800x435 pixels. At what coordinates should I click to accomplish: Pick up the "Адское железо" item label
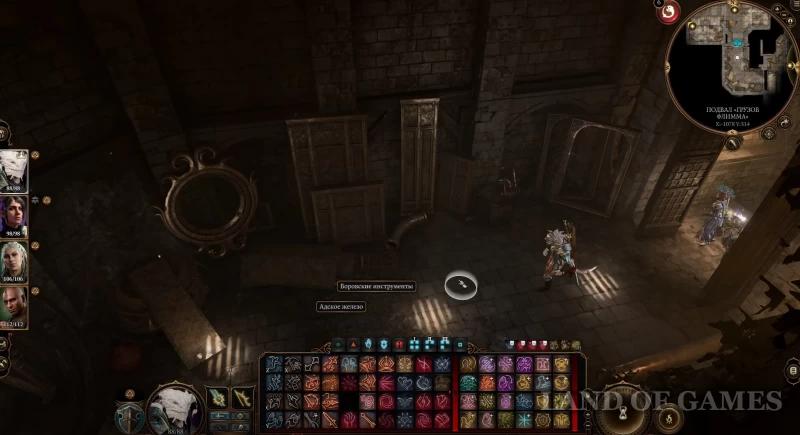click(341, 307)
